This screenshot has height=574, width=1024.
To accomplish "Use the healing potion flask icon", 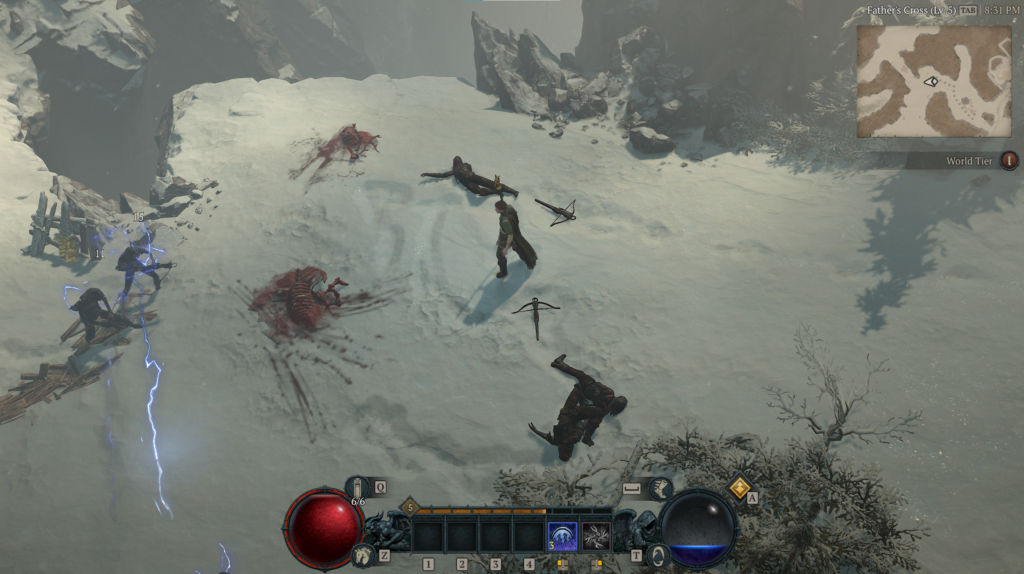I will pyautogui.click(x=357, y=489).
